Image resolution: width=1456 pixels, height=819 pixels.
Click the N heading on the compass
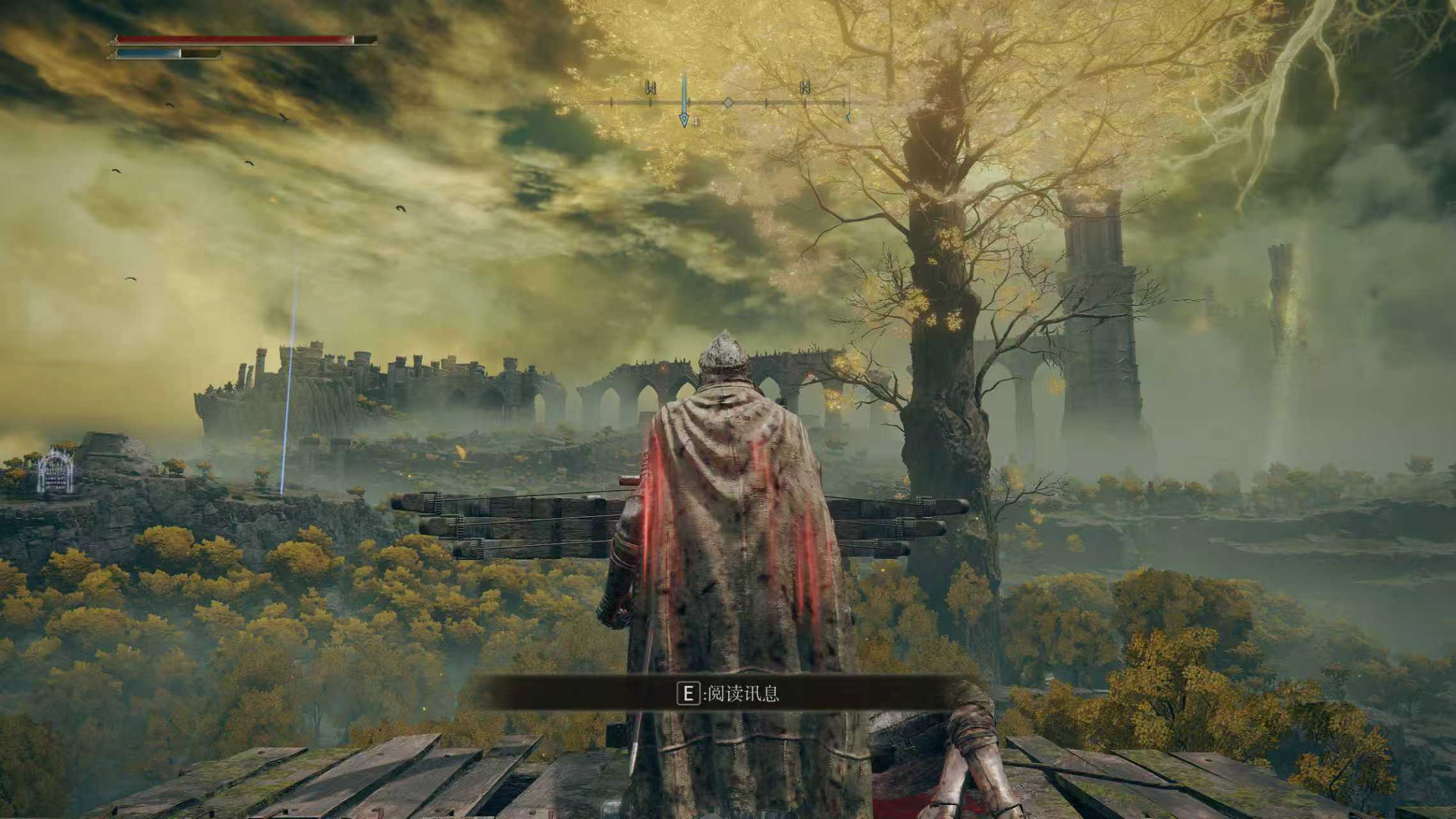pos(805,88)
